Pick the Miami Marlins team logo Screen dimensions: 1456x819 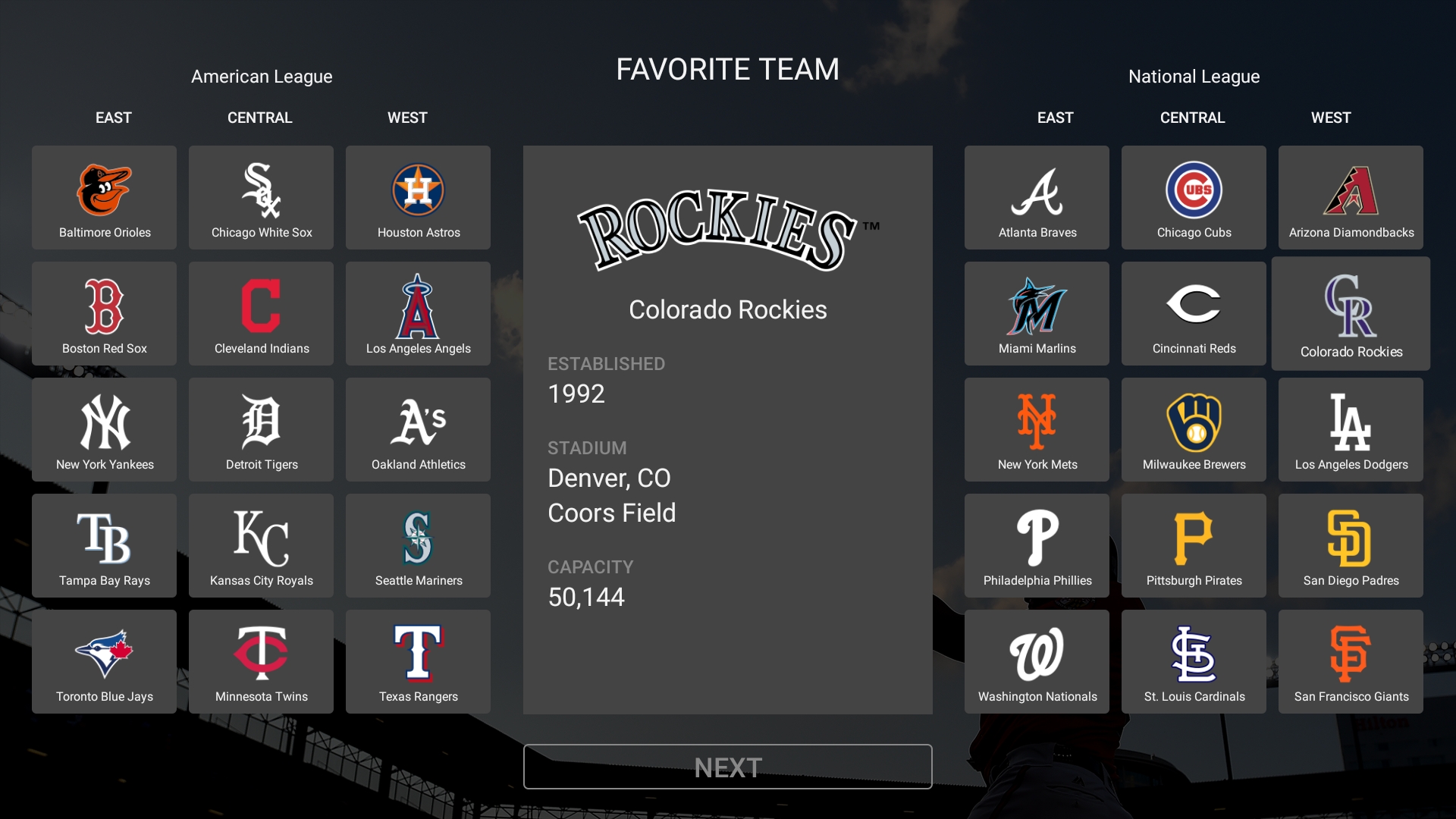pos(1037,308)
